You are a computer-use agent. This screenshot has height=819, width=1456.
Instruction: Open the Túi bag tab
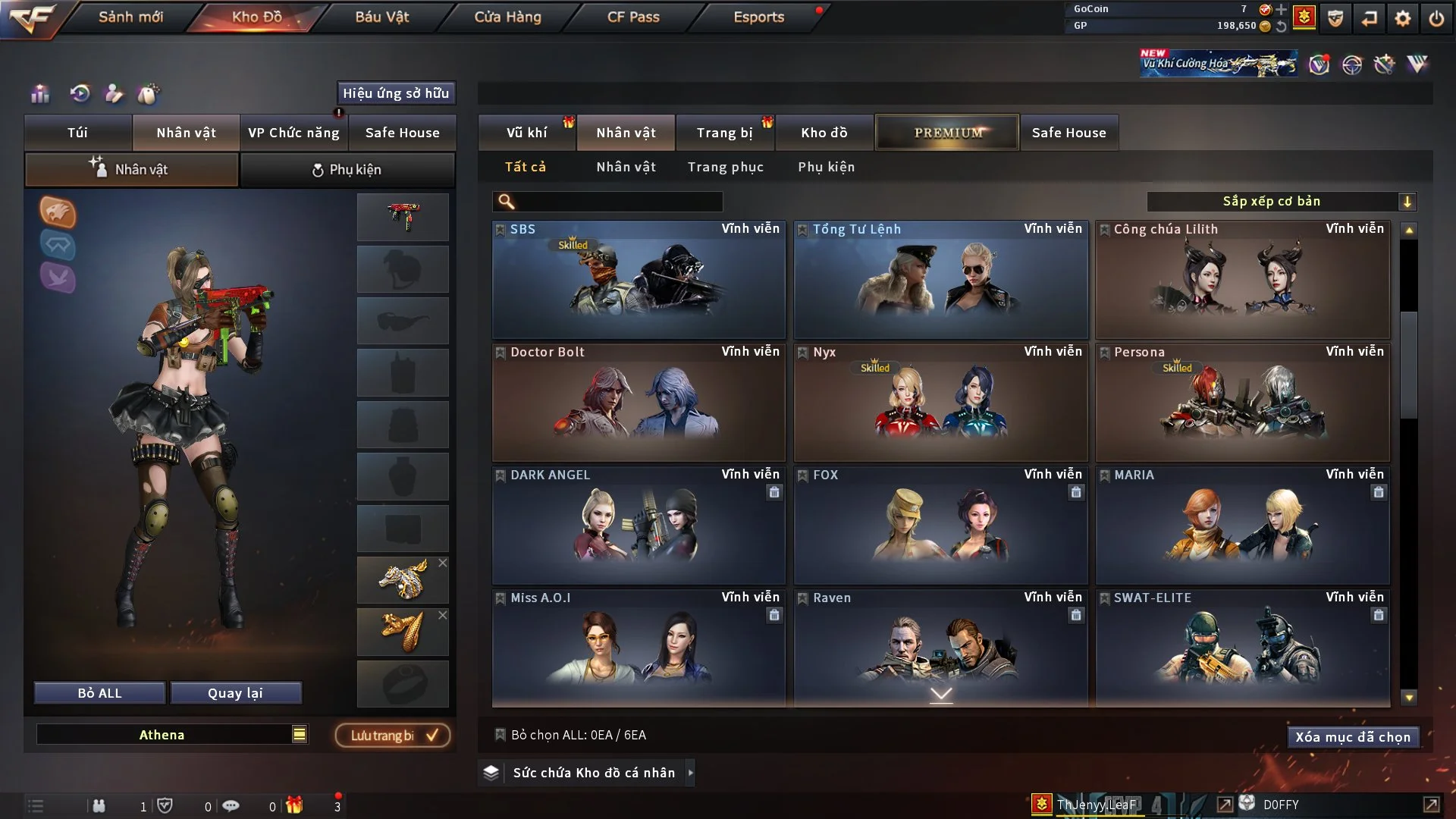77,133
